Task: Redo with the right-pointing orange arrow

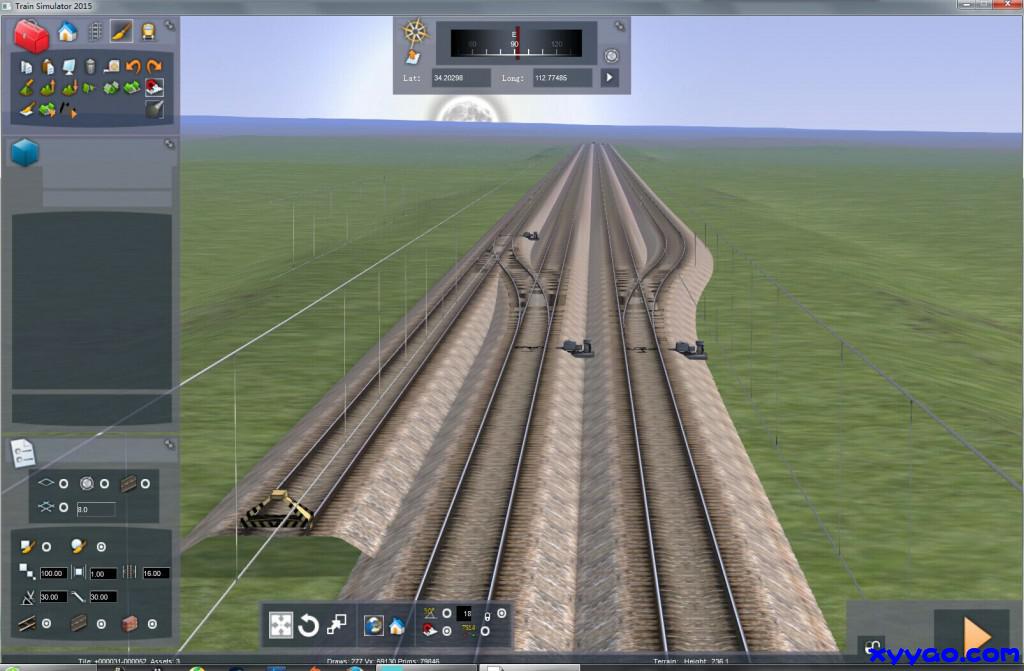Action: click(x=154, y=67)
